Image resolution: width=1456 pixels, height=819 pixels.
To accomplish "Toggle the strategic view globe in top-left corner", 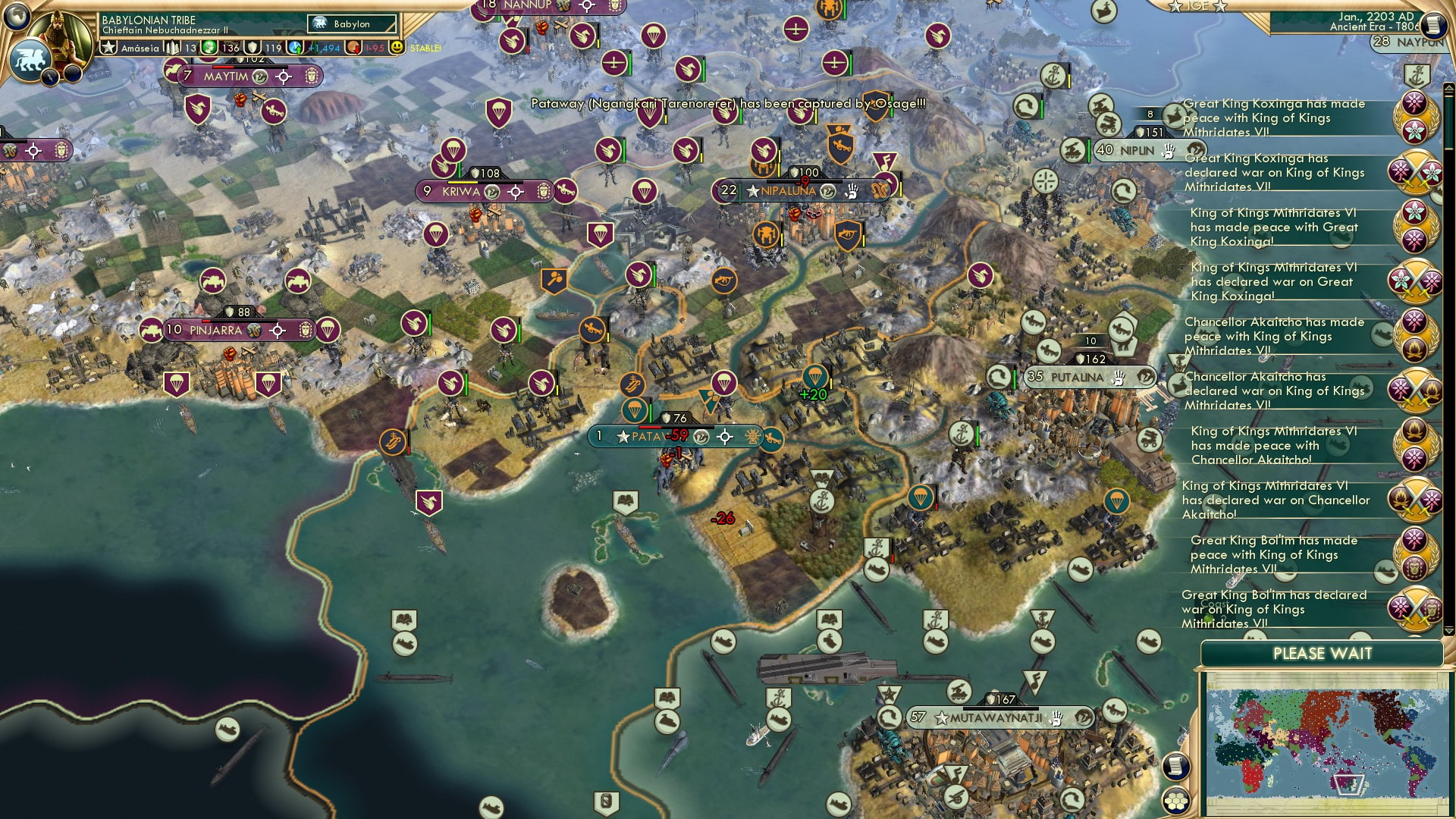I will click(17, 15).
